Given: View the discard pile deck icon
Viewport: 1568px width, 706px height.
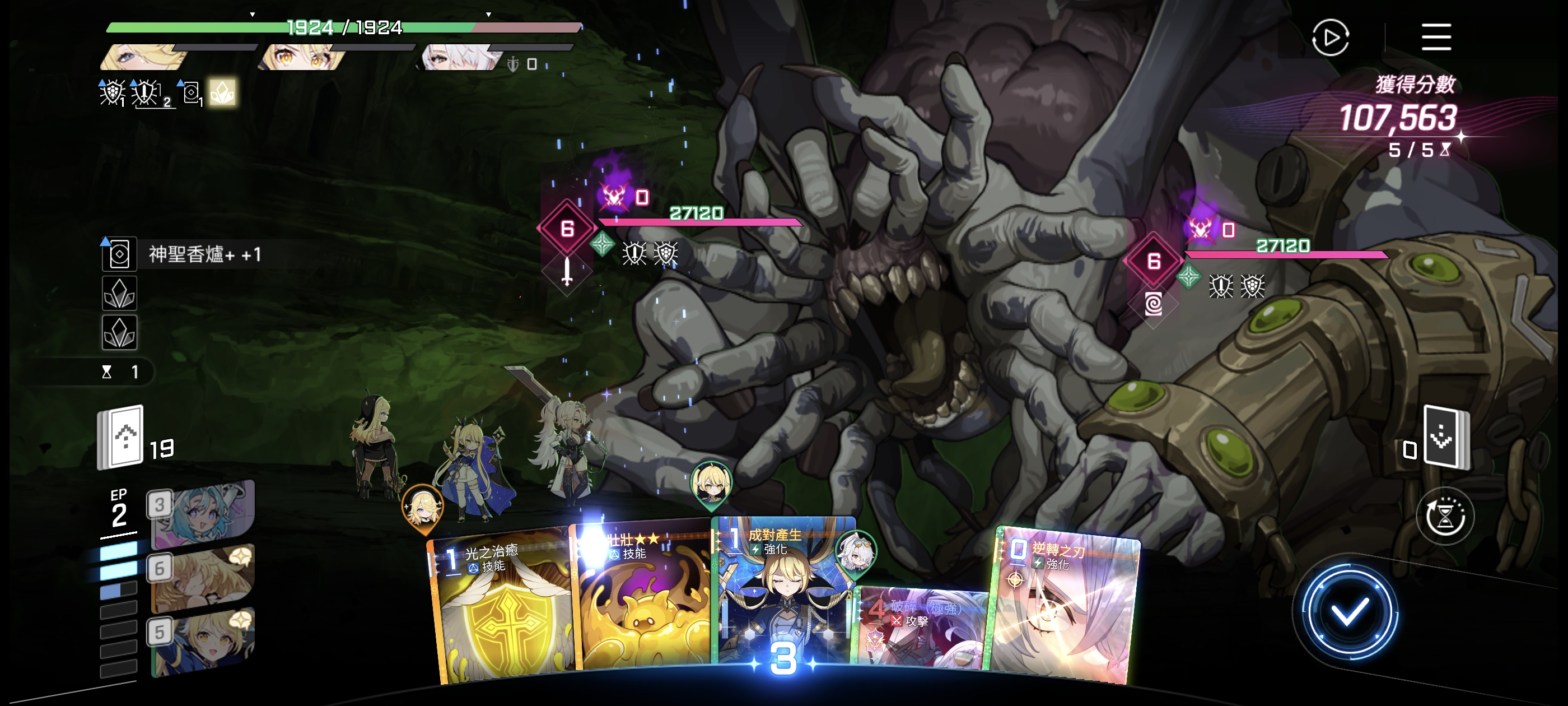Looking at the screenshot, I should pos(1446,438).
